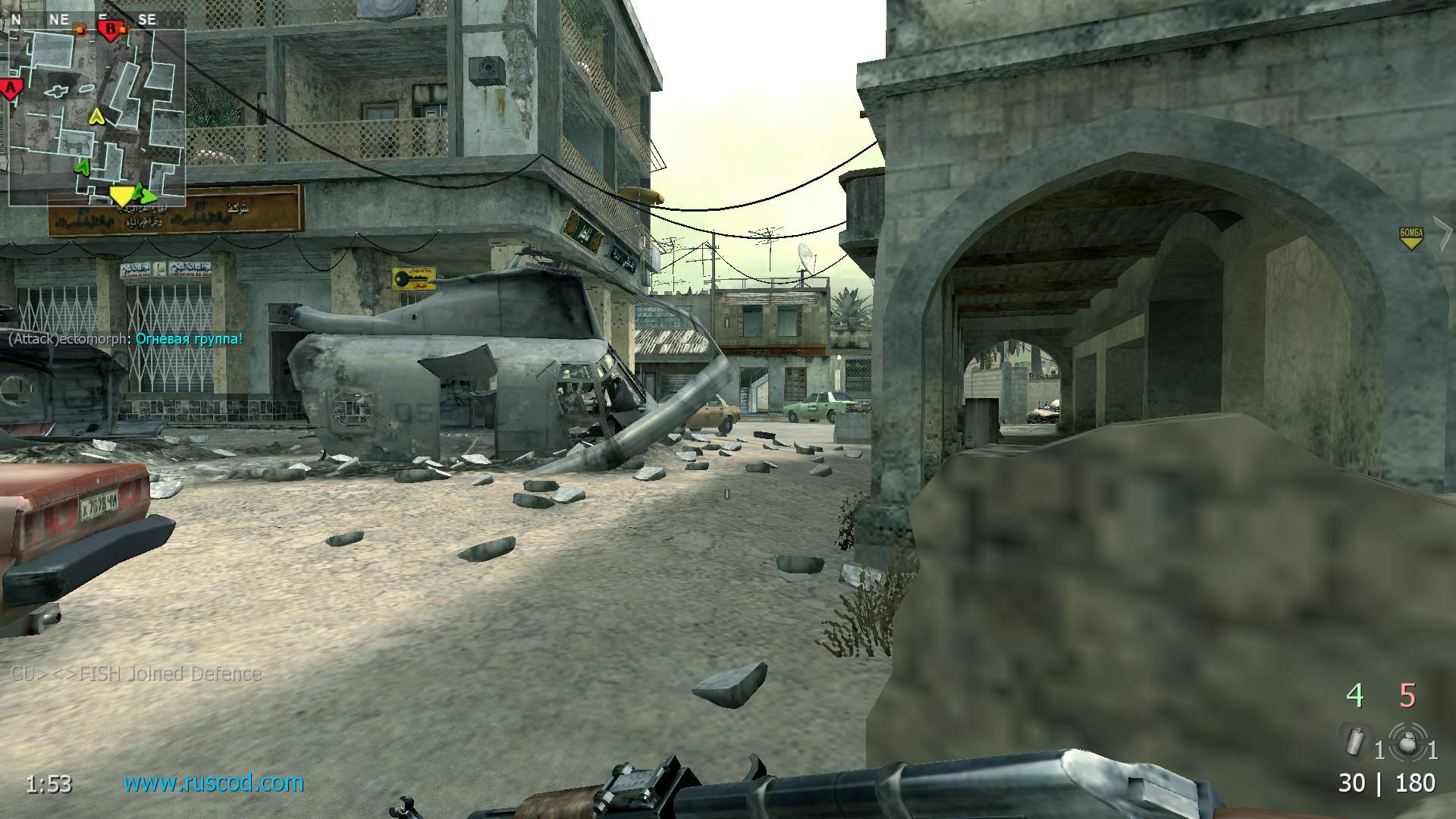1456x819 pixels.
Task: Click objective marker B on the minimap
Action: [111, 30]
